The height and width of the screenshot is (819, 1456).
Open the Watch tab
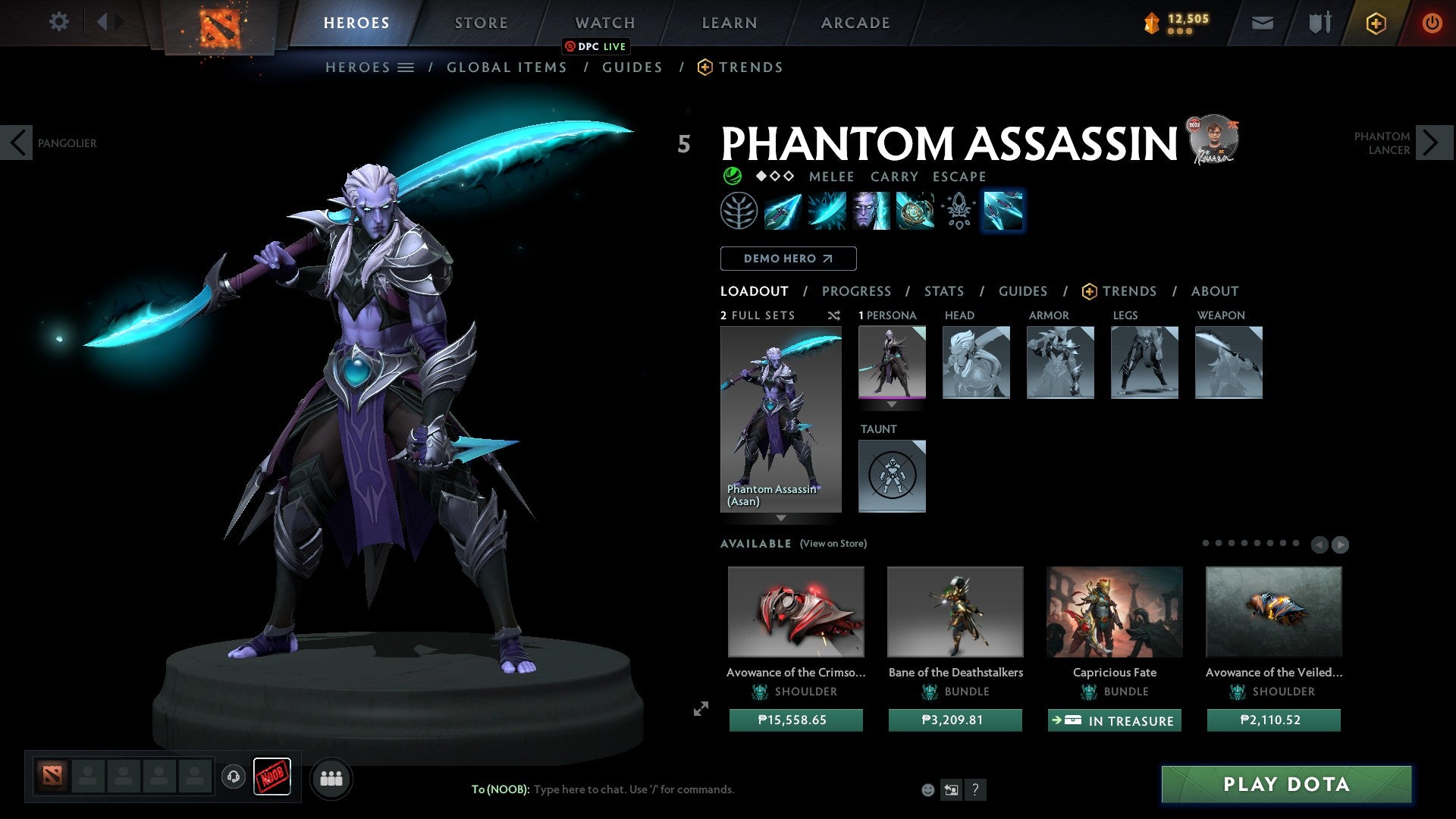(604, 23)
